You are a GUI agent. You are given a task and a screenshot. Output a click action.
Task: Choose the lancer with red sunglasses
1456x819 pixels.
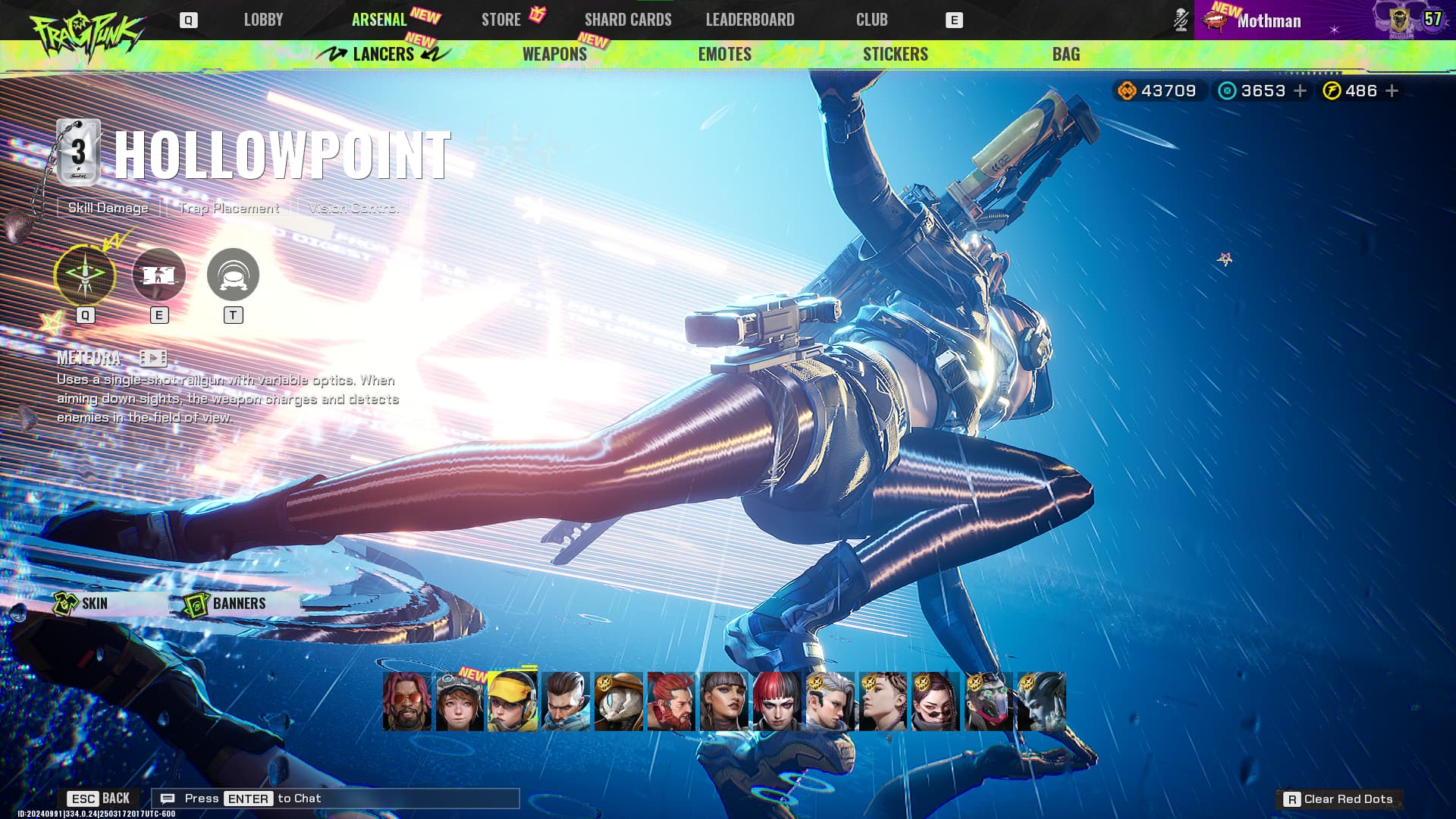point(406,701)
